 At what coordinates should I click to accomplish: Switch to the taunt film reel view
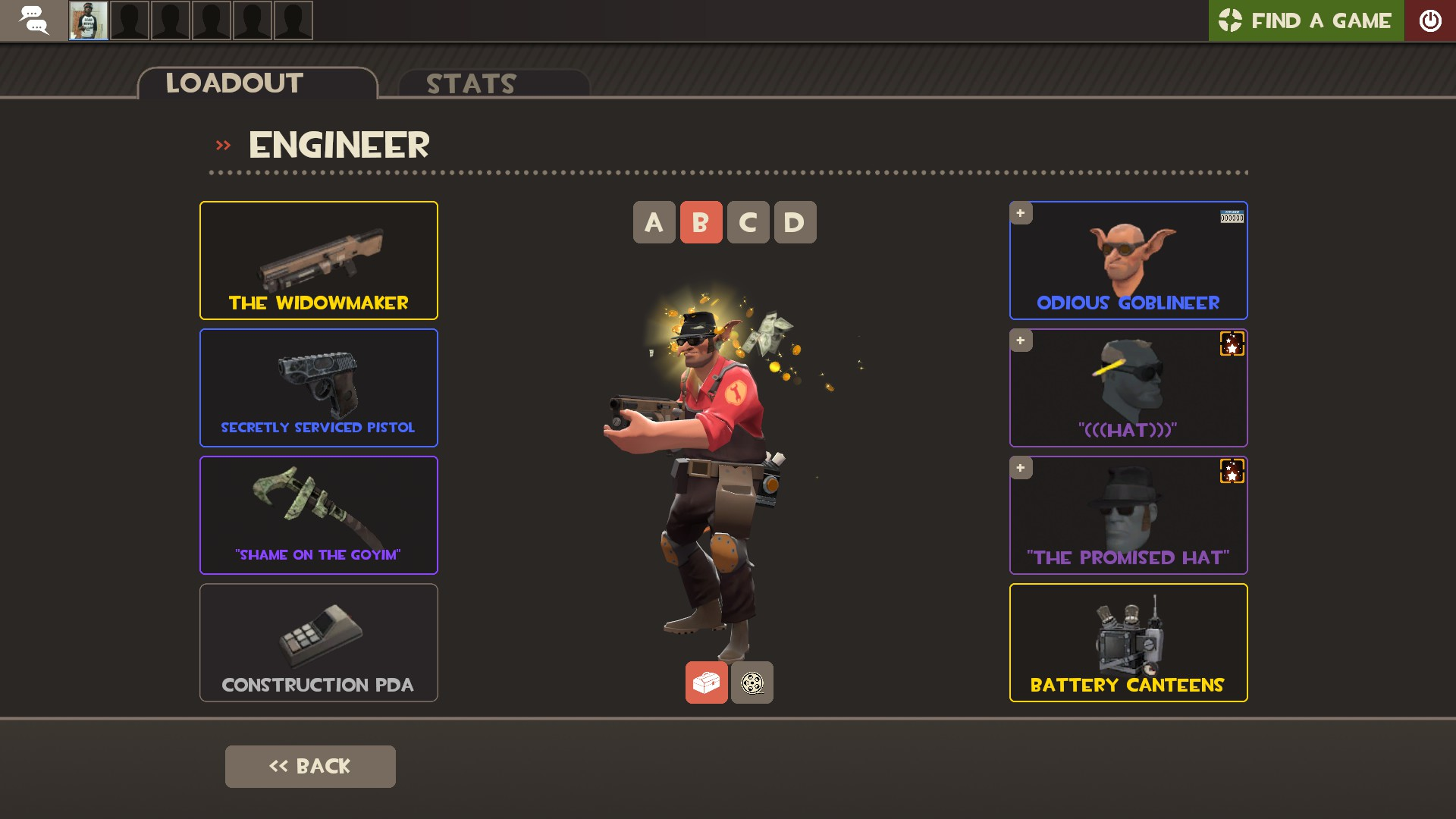coord(752,682)
